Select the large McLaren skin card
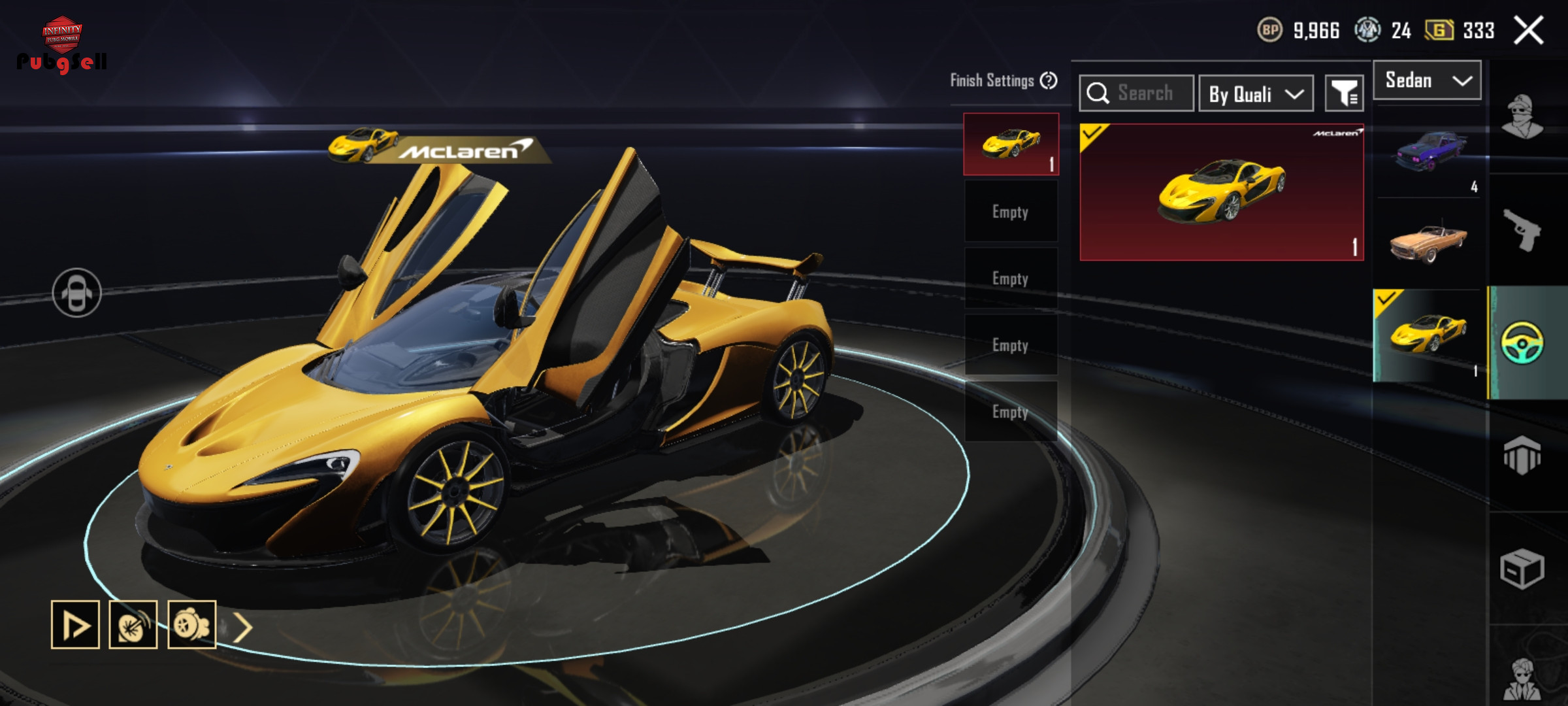The height and width of the screenshot is (706, 1568). point(1221,192)
